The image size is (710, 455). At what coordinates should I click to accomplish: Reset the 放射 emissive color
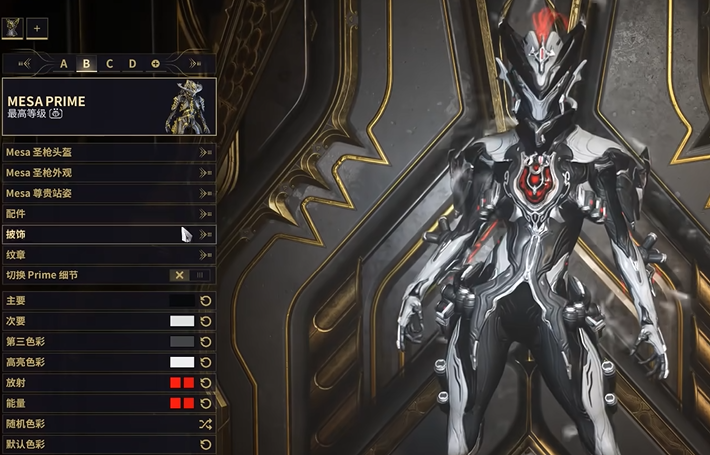(206, 382)
